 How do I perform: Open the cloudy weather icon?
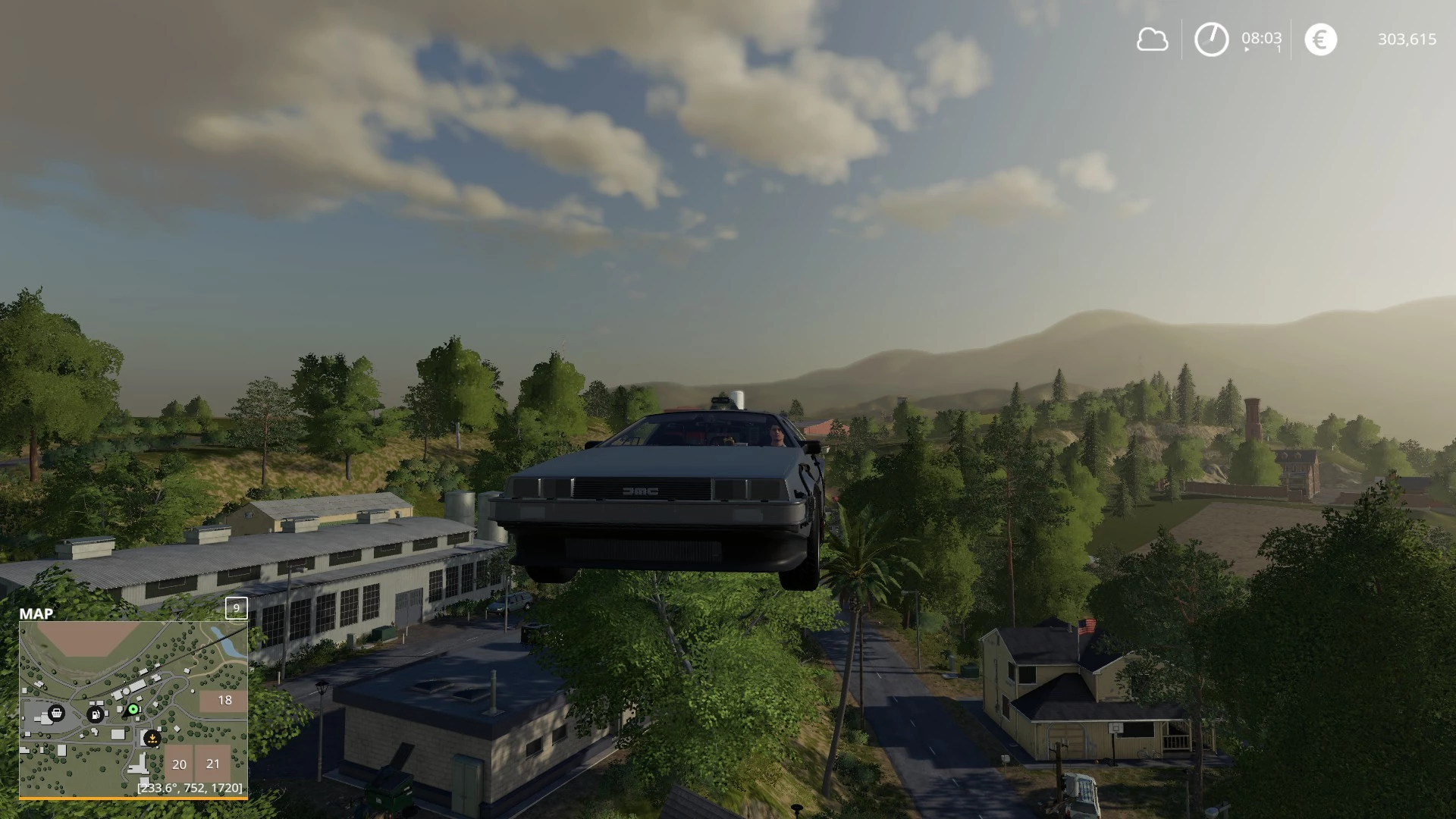(x=1152, y=39)
